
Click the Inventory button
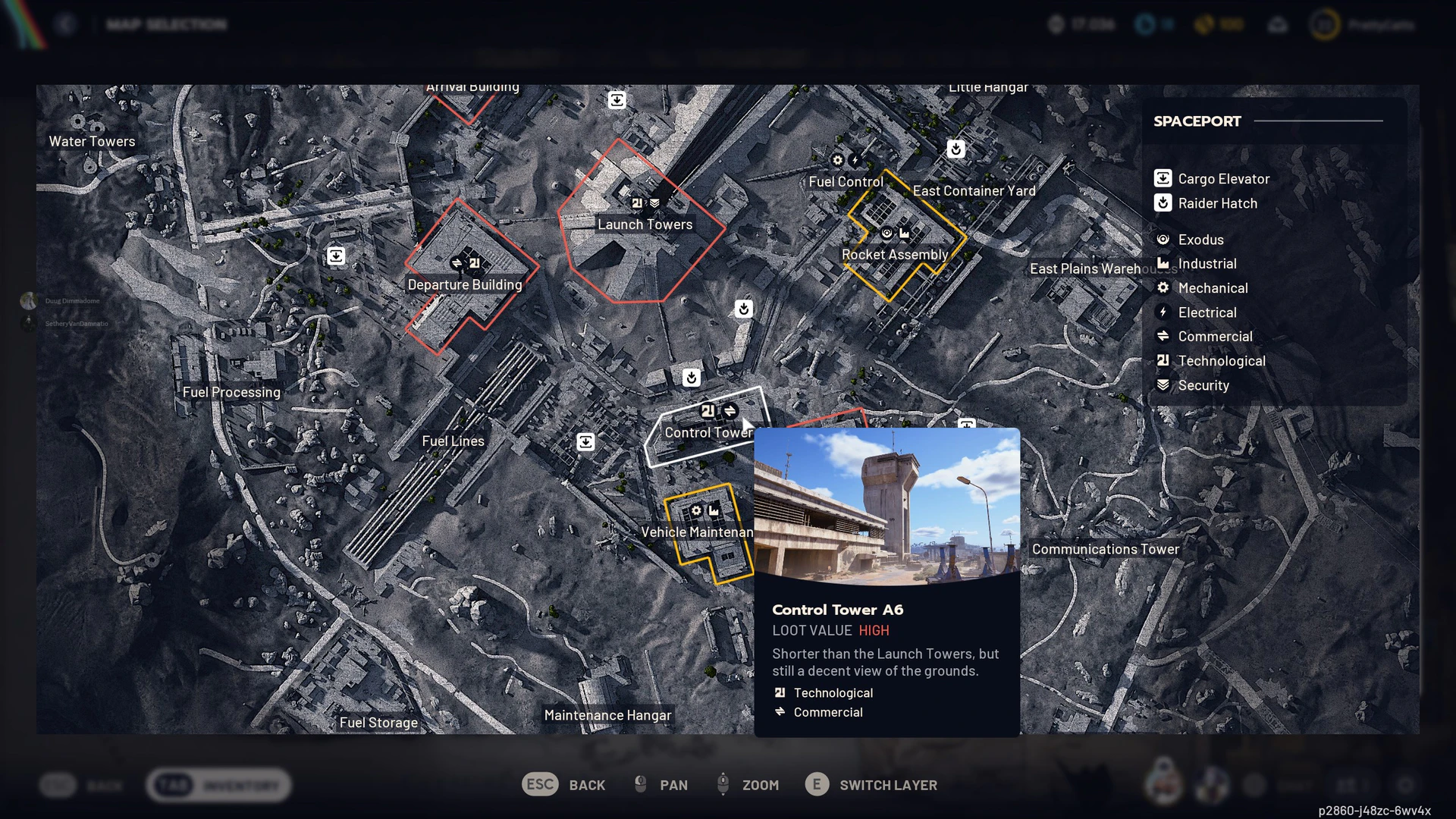pos(219,786)
